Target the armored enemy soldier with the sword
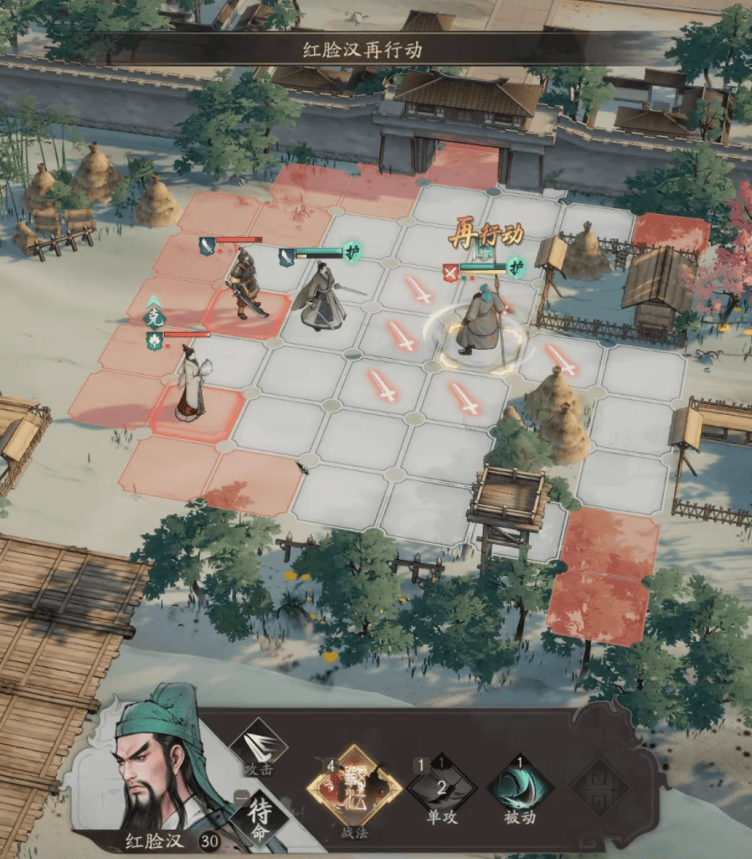Image resolution: width=752 pixels, height=859 pixels. tap(243, 285)
